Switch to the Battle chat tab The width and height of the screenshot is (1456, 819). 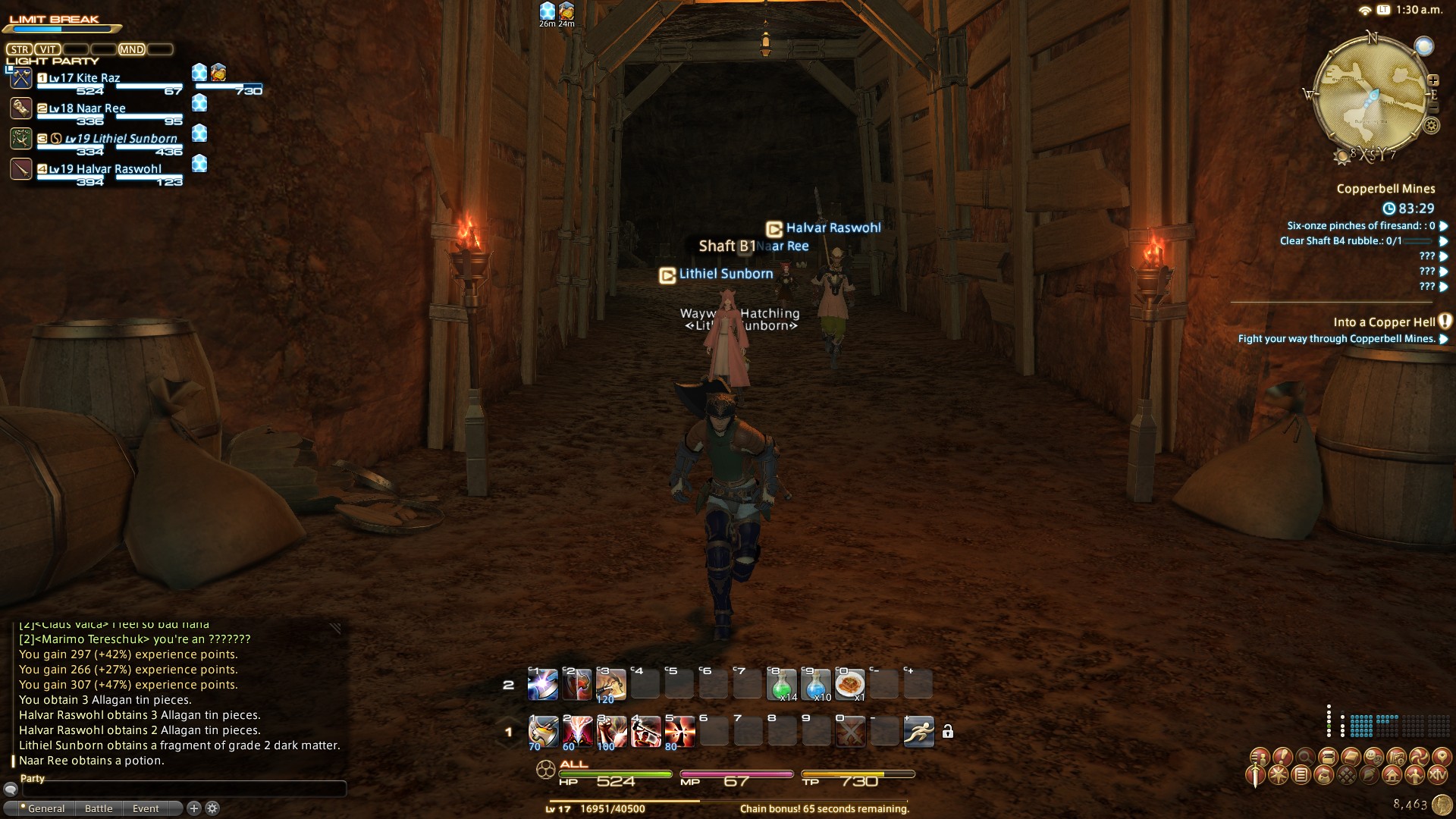pyautogui.click(x=99, y=808)
